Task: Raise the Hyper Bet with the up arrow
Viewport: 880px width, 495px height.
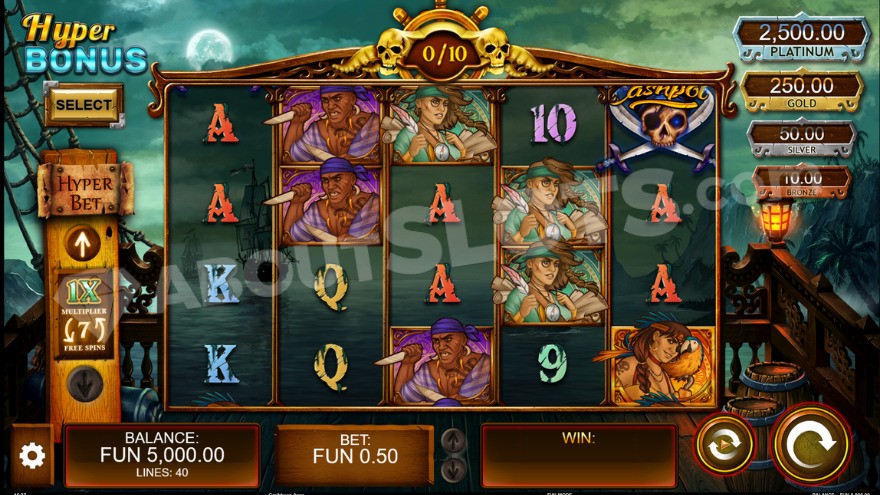Action: pos(83,242)
